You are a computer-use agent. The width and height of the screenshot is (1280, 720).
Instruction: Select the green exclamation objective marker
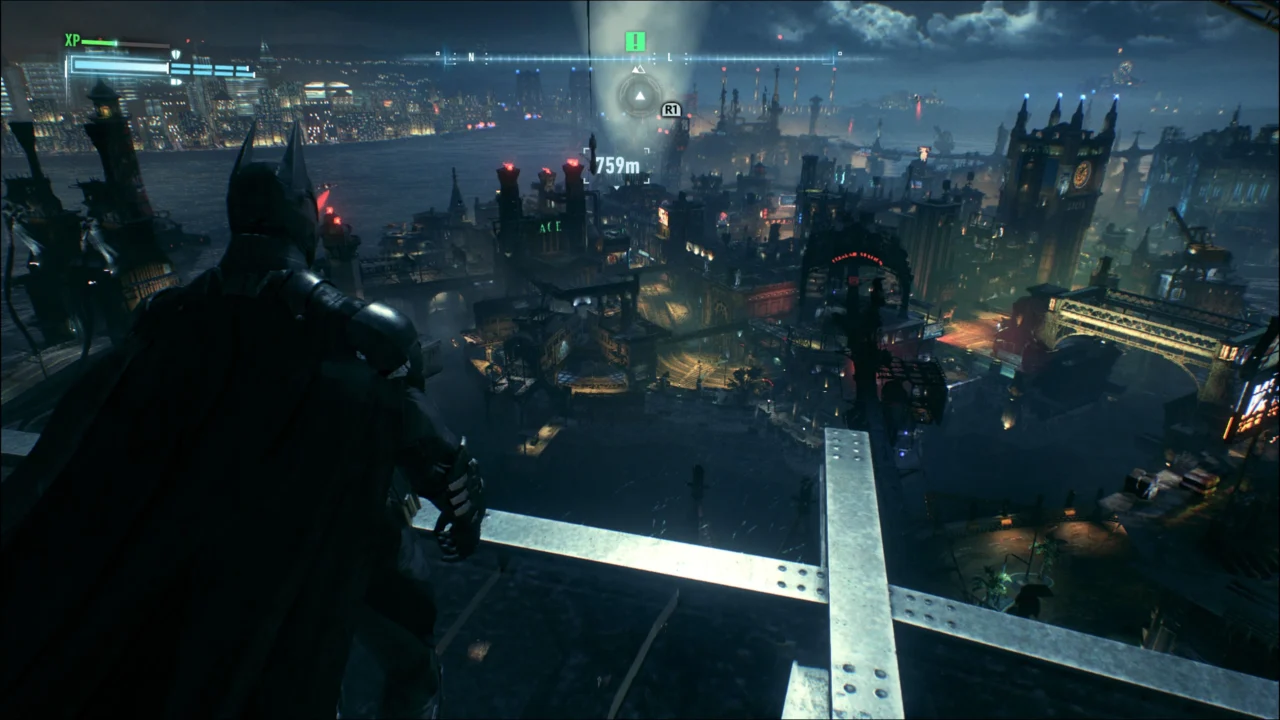click(x=635, y=41)
